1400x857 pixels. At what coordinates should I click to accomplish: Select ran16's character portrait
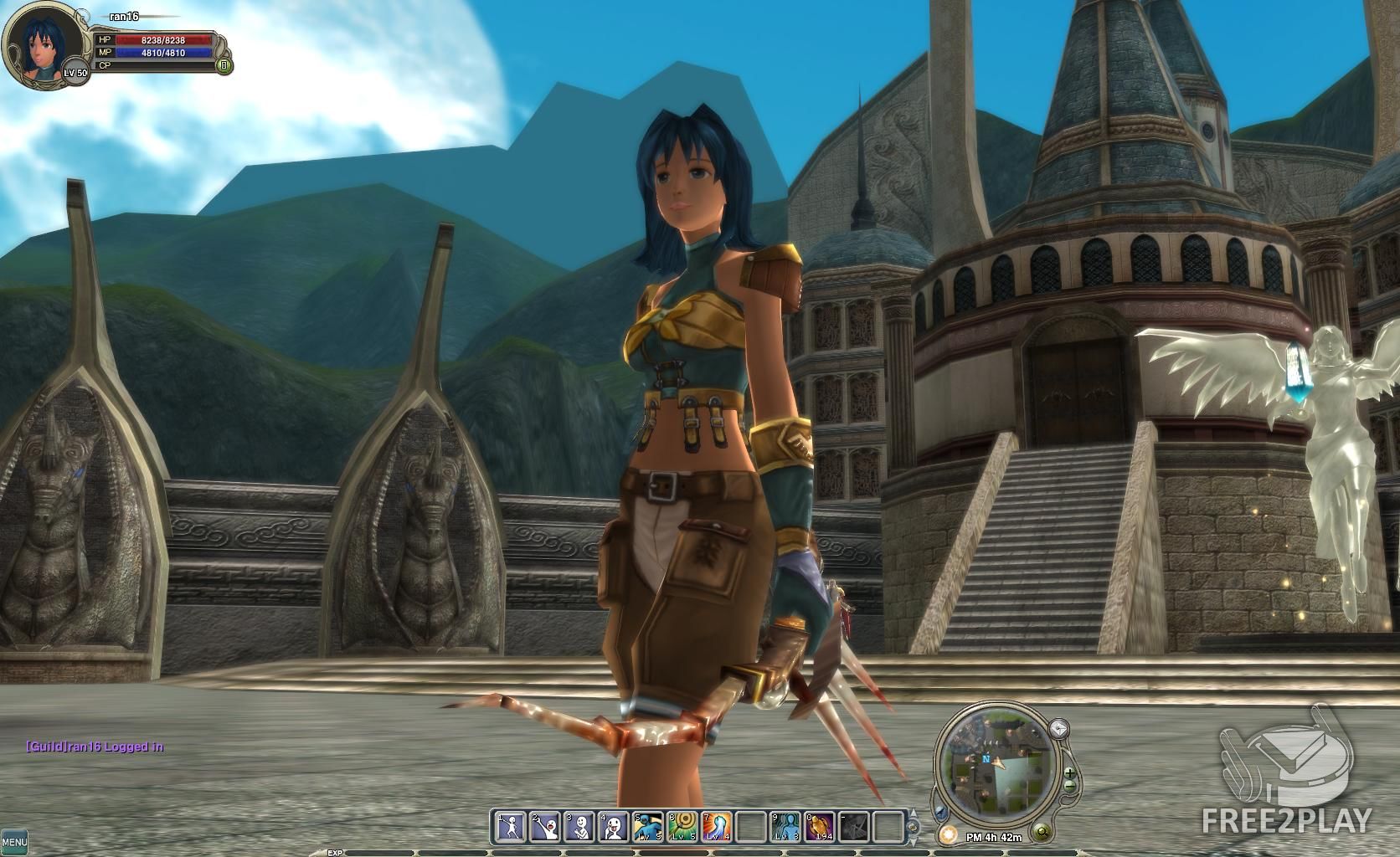click(43, 45)
